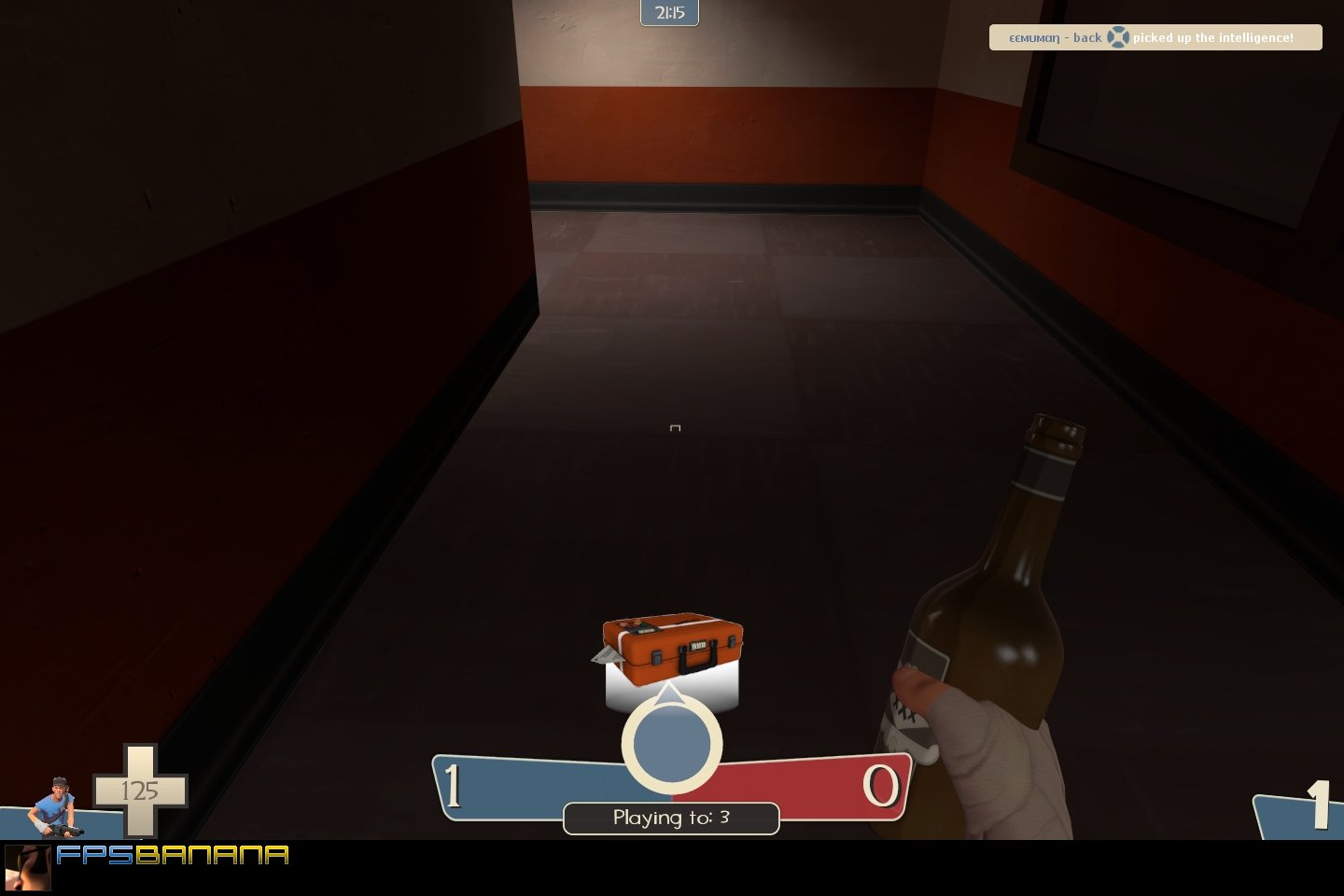Click the round match timer showing 21:15
Viewport: 1344px width, 896px height.
[669, 13]
